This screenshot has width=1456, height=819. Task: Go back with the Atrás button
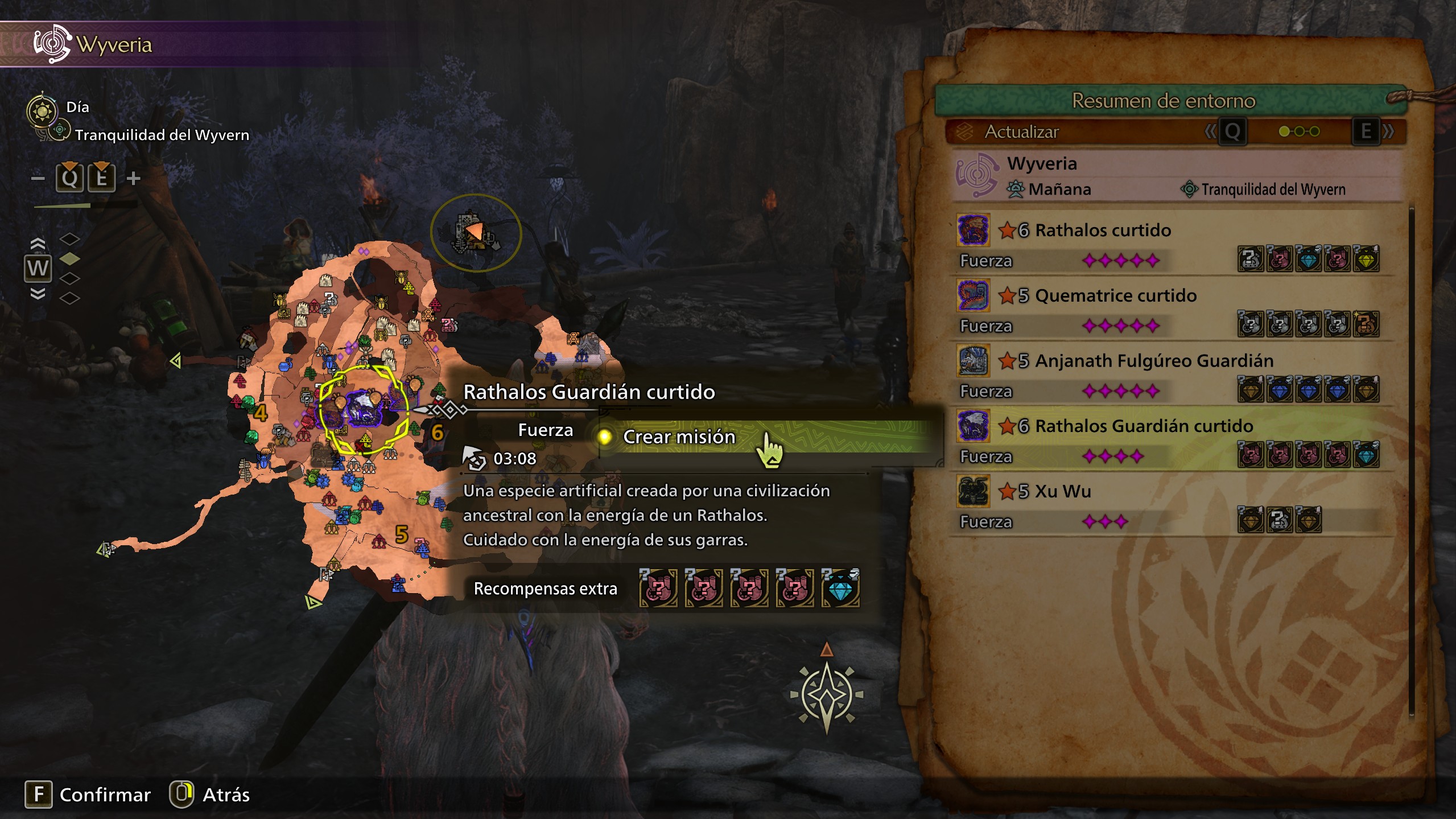[210, 794]
